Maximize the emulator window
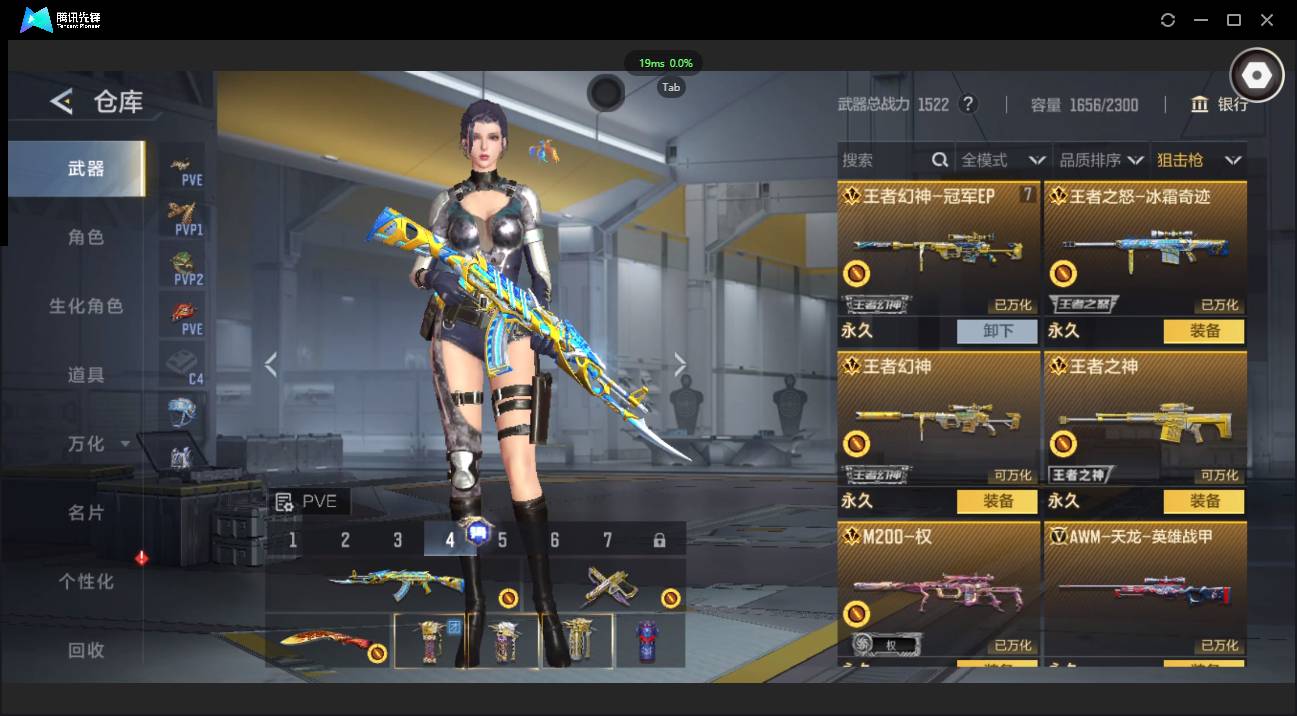 click(1234, 20)
